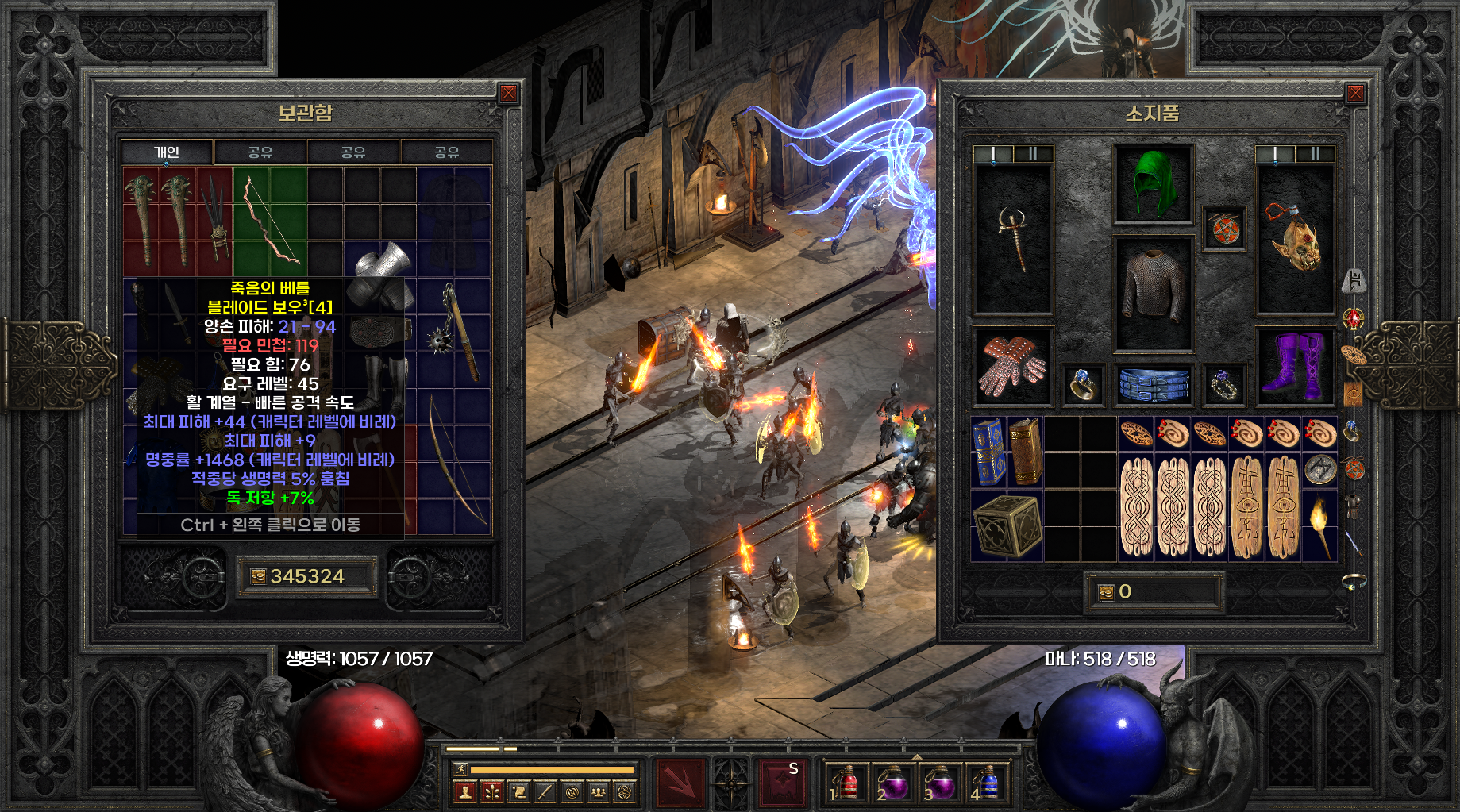
Task: Select the red studded gloves slot
Action: pos(1012,366)
